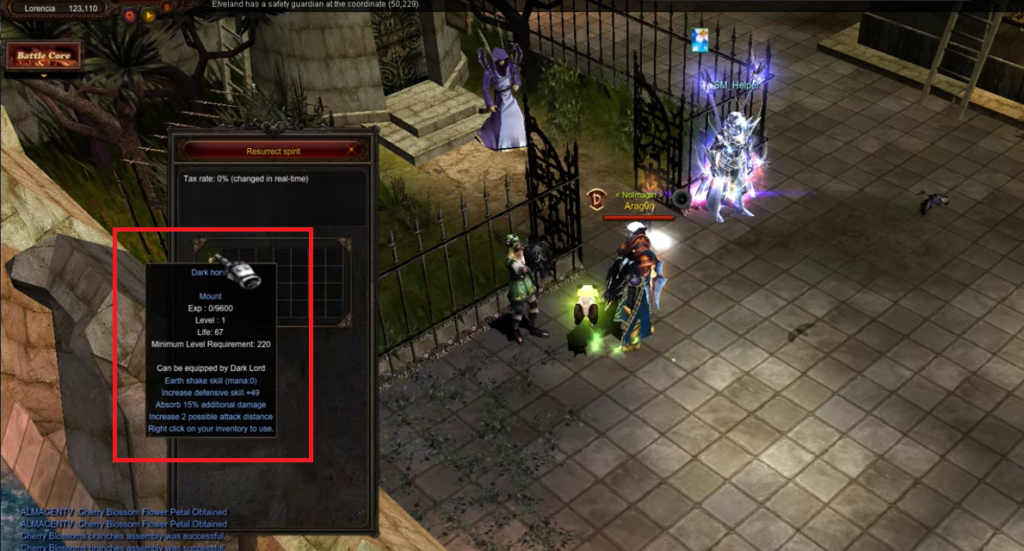Click the Lorencia location coordinates panel
This screenshot has height=551, width=1024.
55,8
